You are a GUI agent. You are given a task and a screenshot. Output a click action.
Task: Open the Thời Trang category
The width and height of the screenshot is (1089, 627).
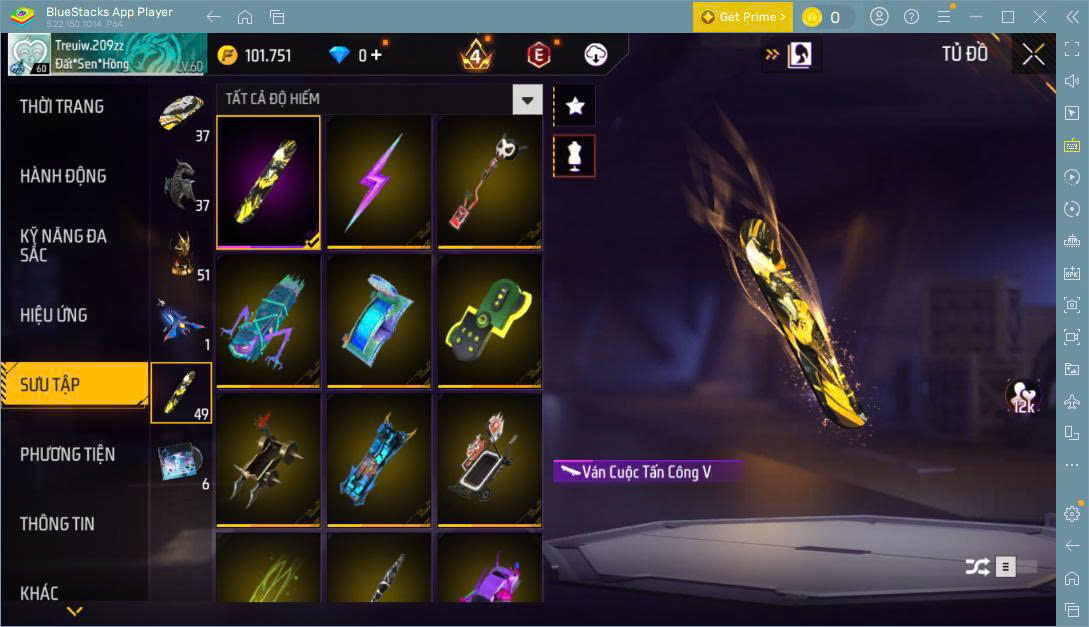pos(62,107)
